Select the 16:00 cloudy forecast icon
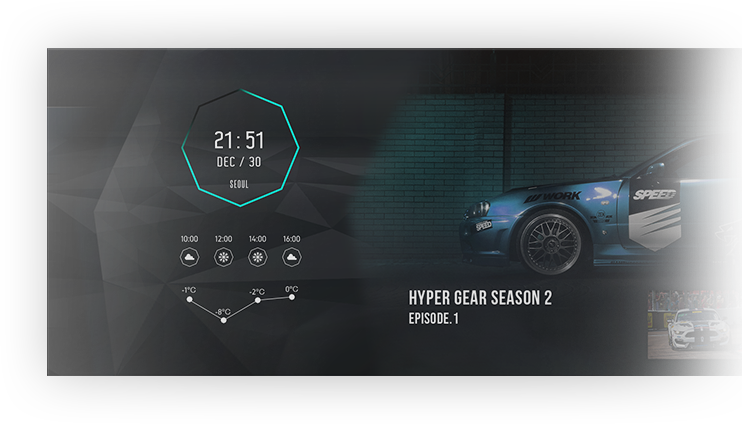 tap(291, 258)
